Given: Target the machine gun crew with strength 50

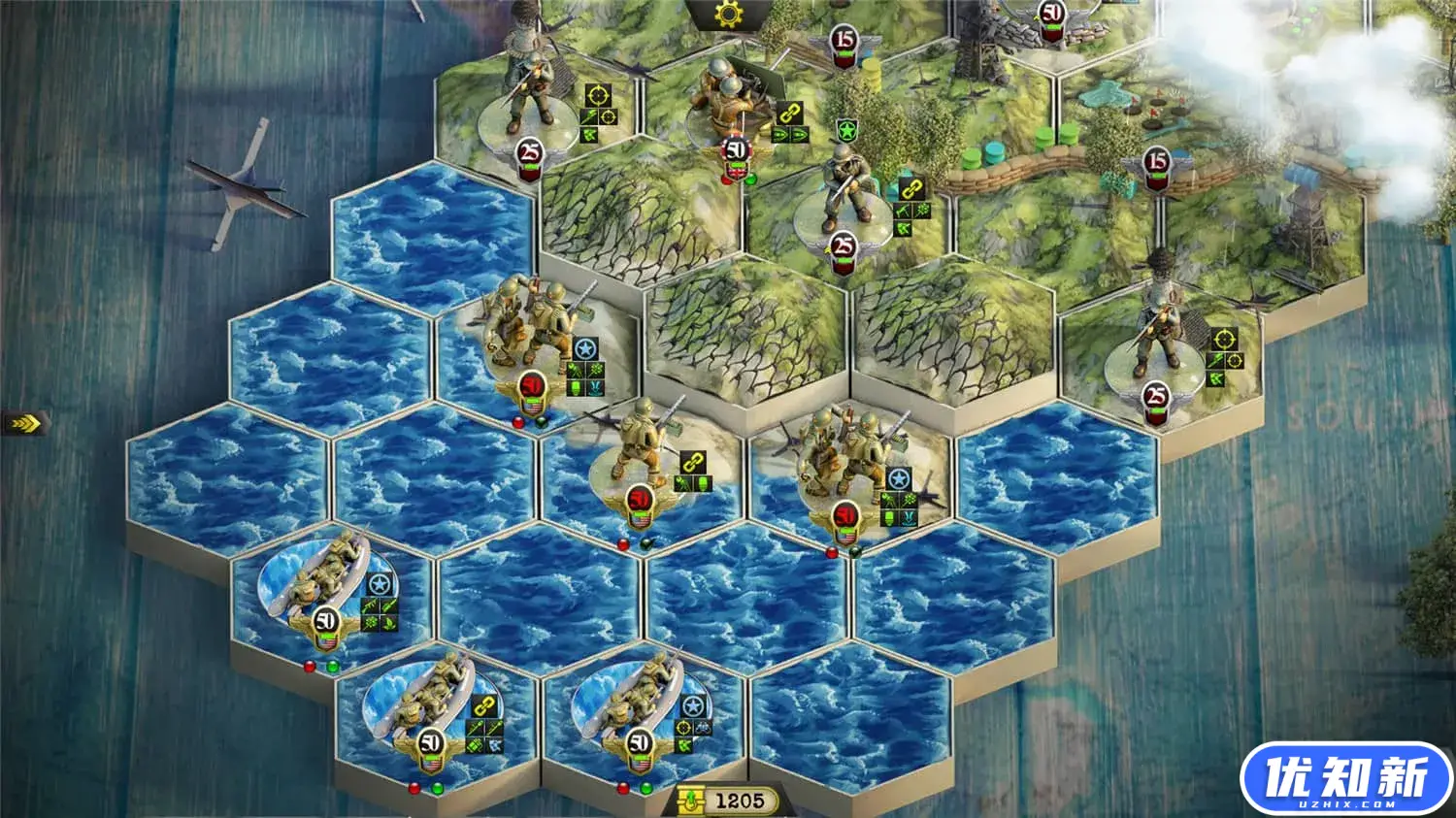Looking at the screenshot, I should (726, 107).
